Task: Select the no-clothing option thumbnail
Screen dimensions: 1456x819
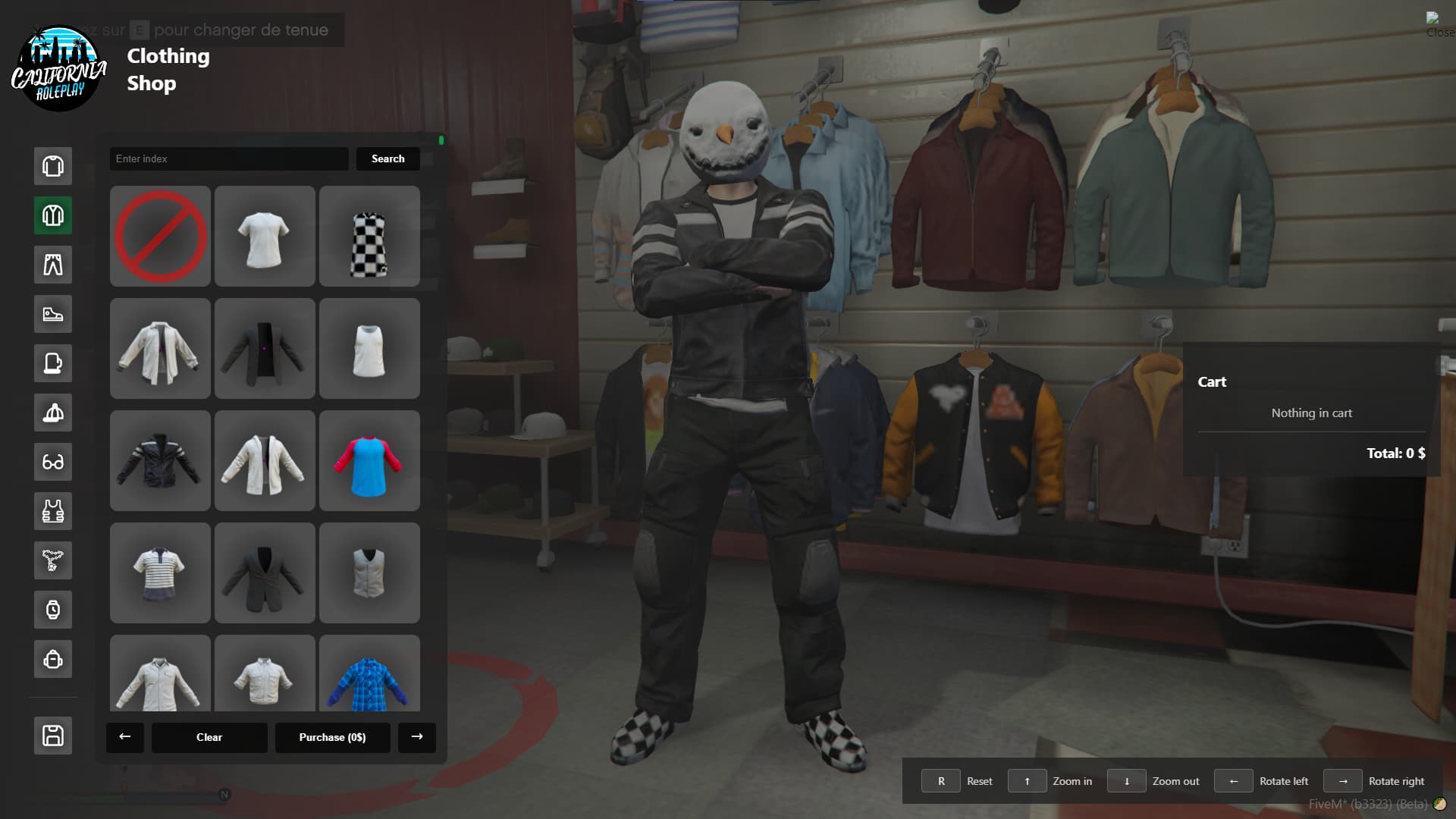Action: tap(159, 236)
